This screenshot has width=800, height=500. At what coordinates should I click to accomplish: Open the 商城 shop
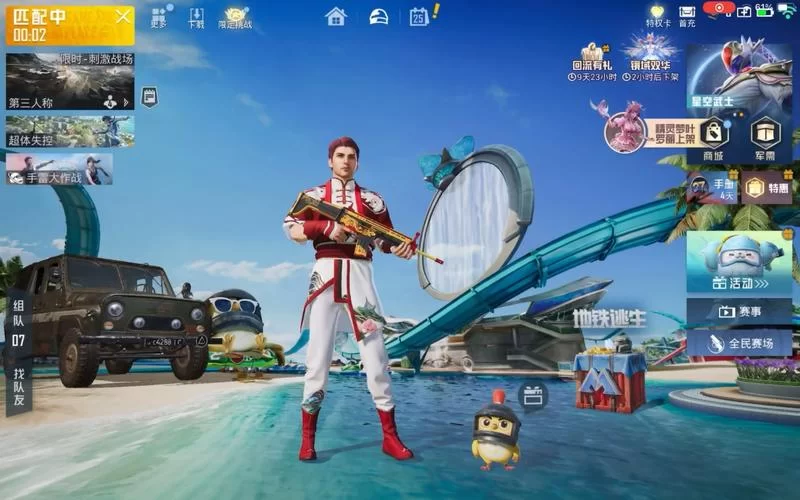pyautogui.click(x=713, y=137)
